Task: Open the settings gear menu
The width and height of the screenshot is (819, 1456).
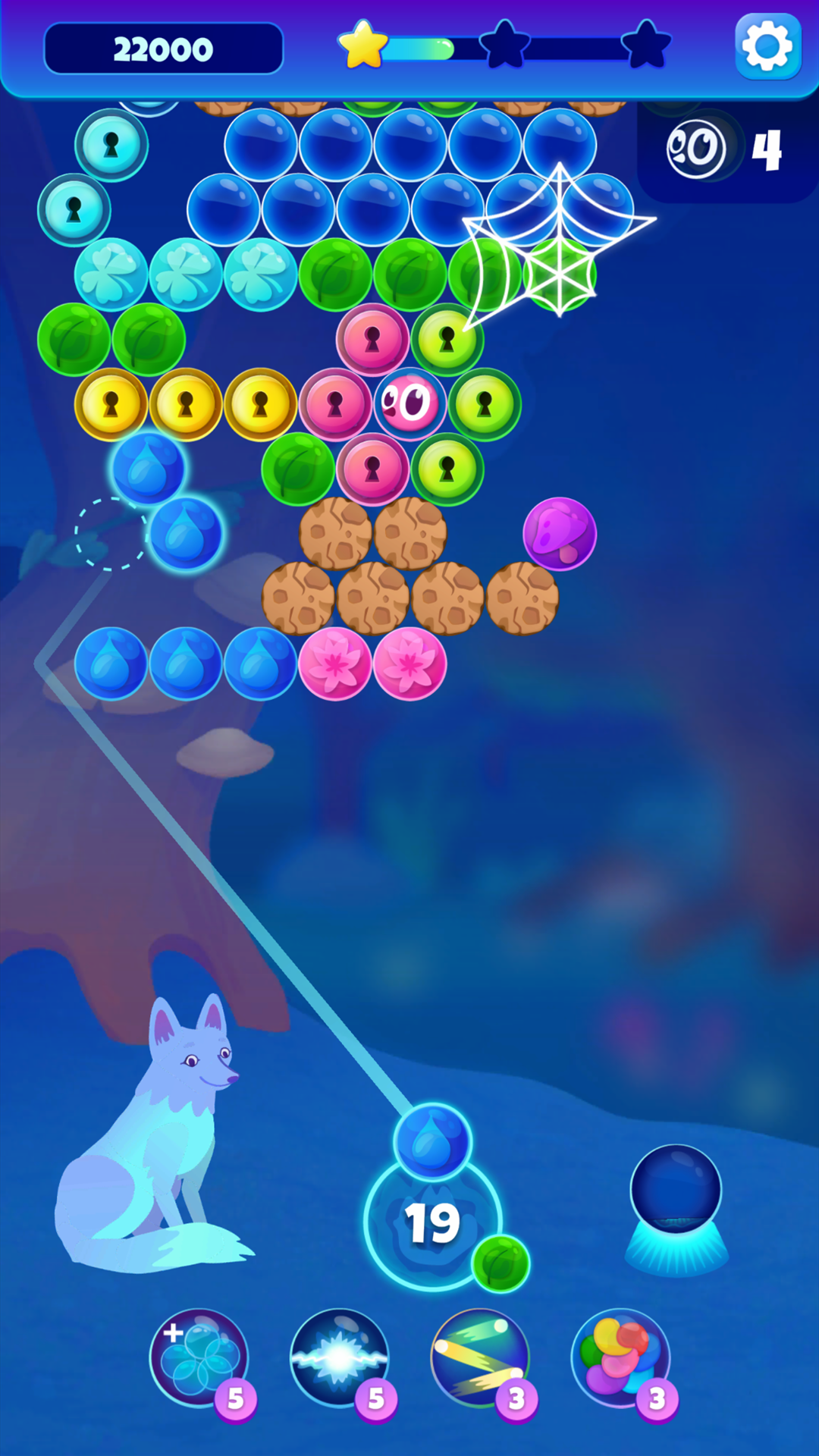Action: pyautogui.click(x=767, y=47)
